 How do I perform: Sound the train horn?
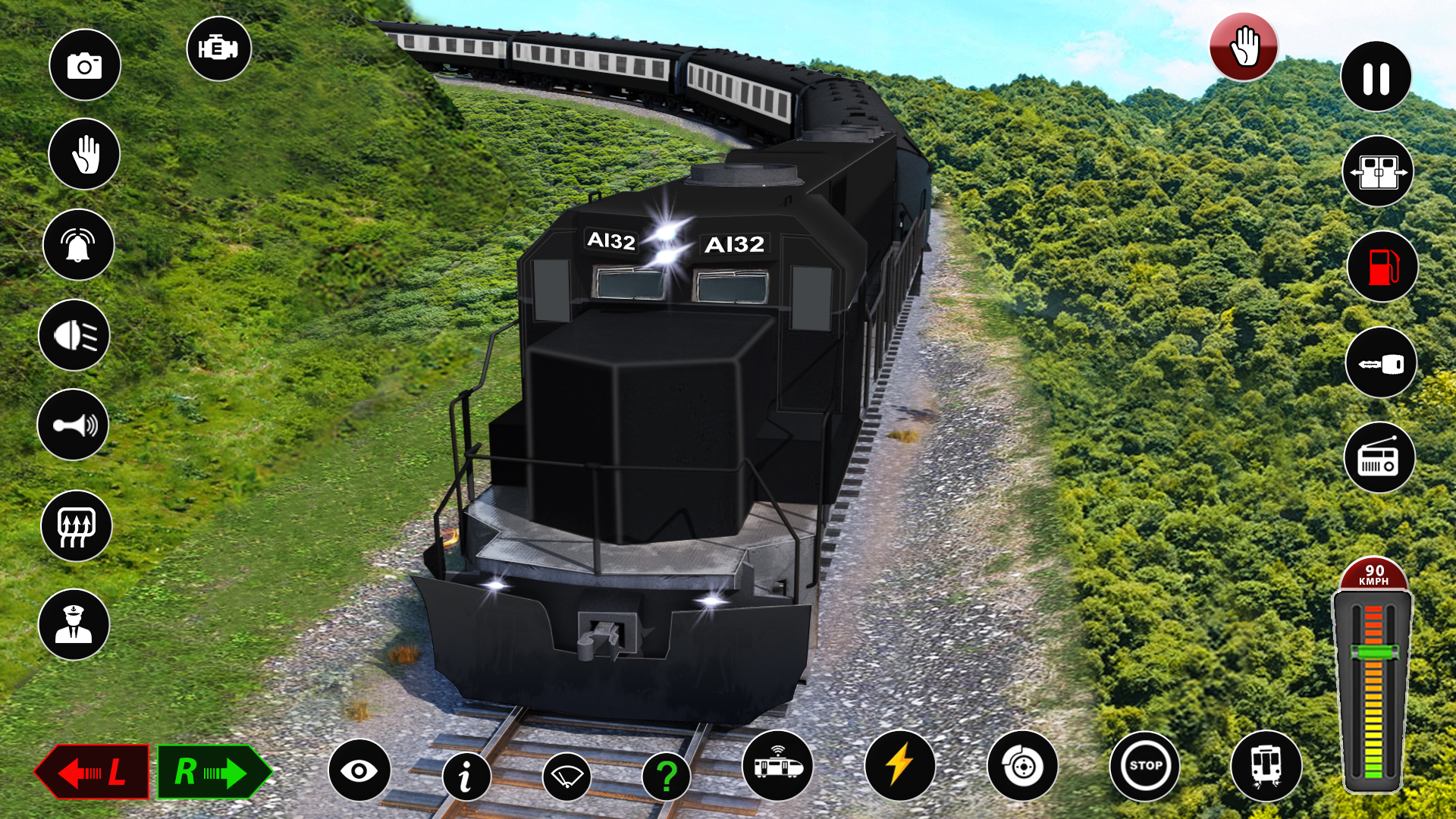tap(73, 426)
